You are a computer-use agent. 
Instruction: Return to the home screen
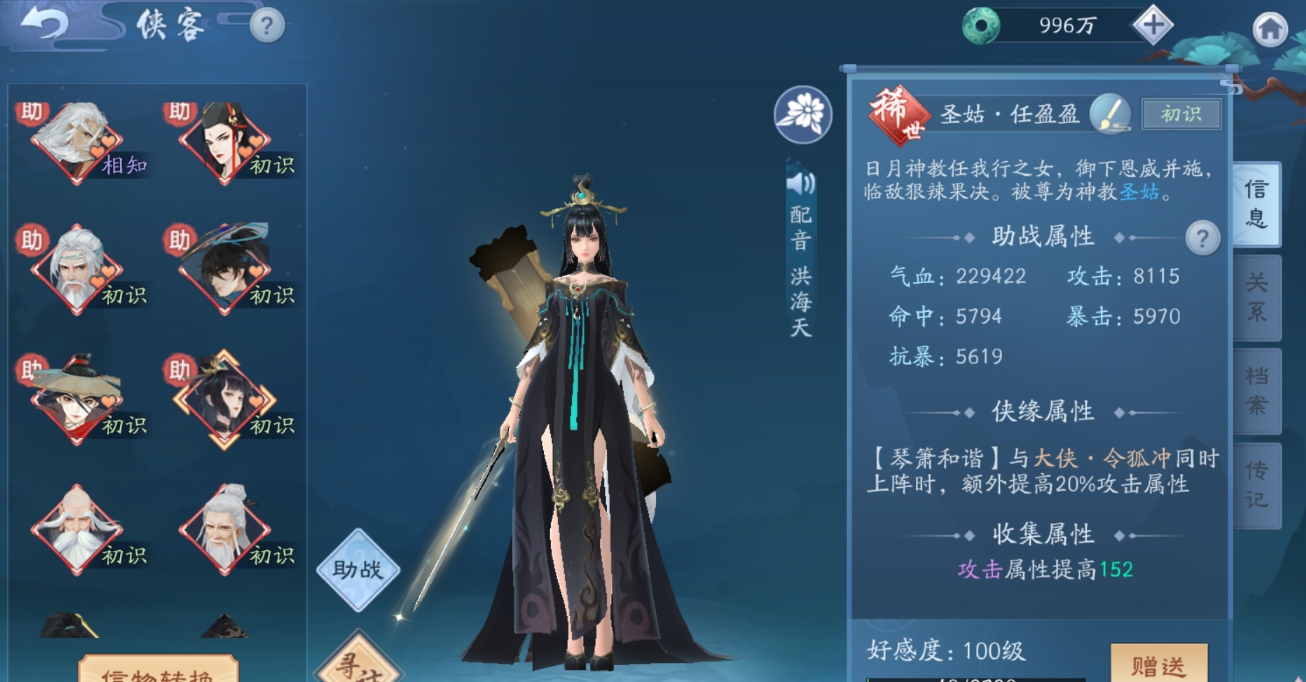1270,29
